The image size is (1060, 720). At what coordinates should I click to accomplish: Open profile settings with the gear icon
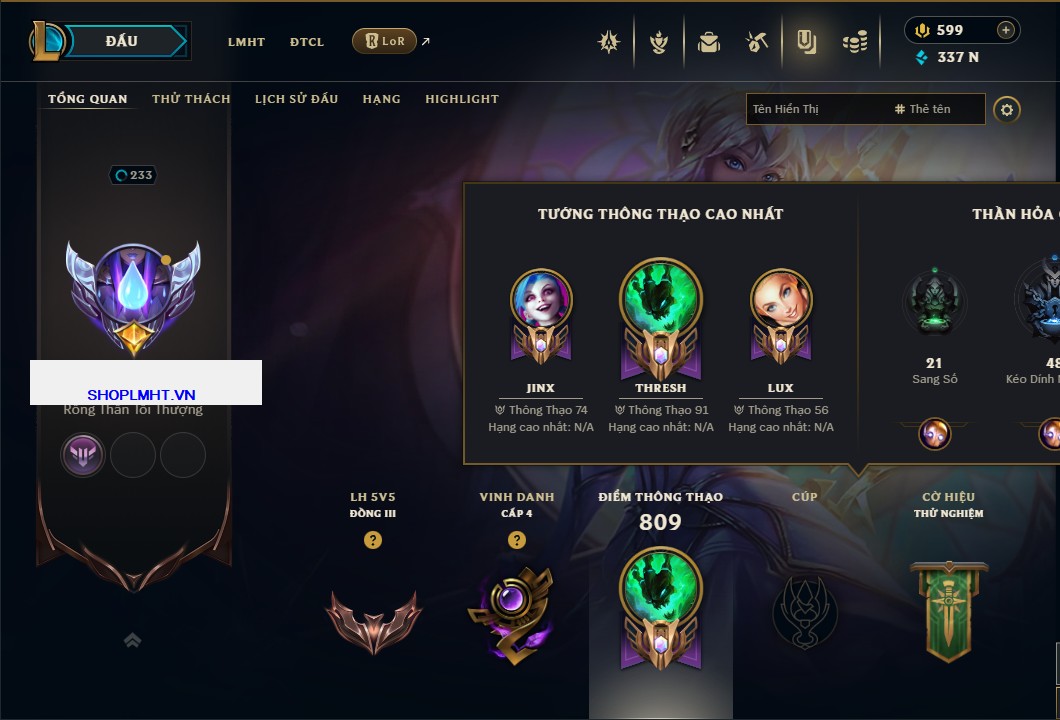coord(1007,109)
